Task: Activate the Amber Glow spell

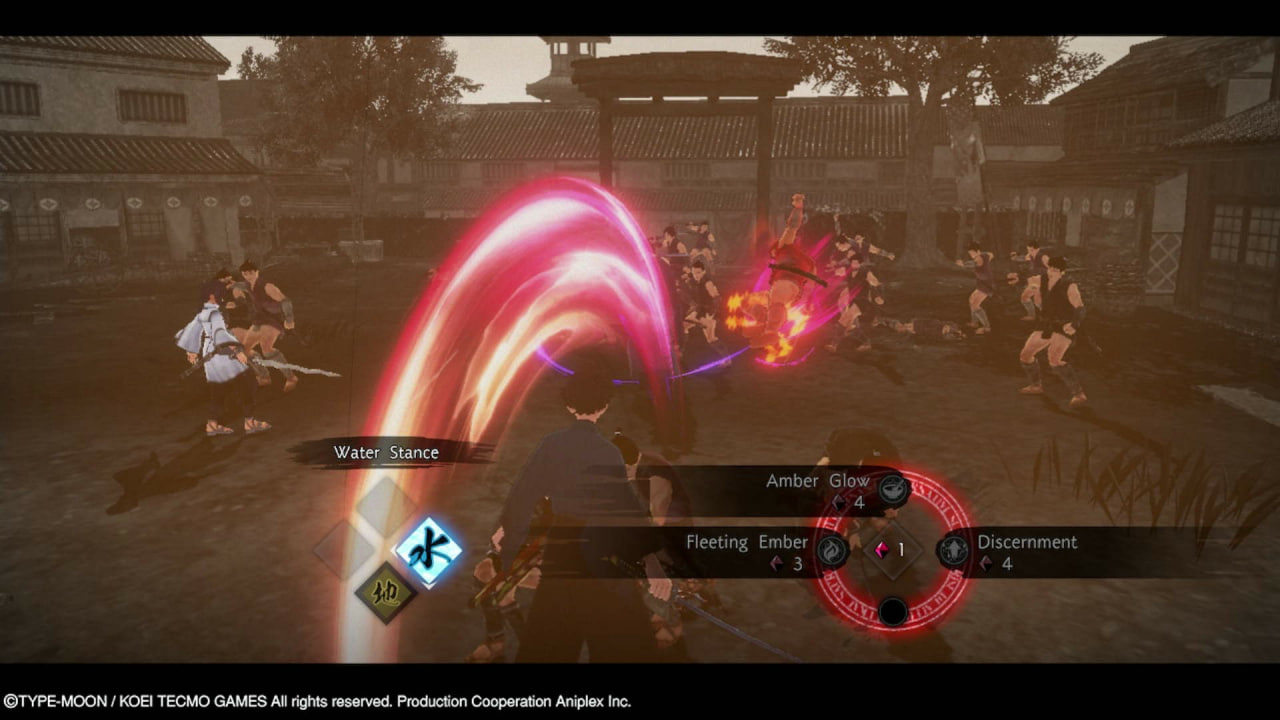Action: (x=893, y=490)
